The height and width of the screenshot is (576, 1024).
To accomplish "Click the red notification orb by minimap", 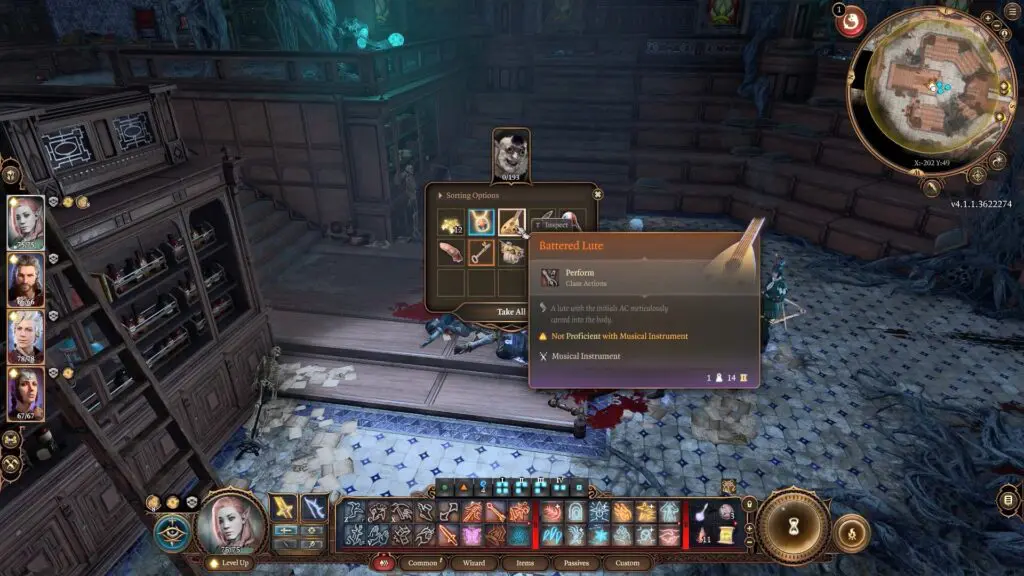I will pos(851,20).
